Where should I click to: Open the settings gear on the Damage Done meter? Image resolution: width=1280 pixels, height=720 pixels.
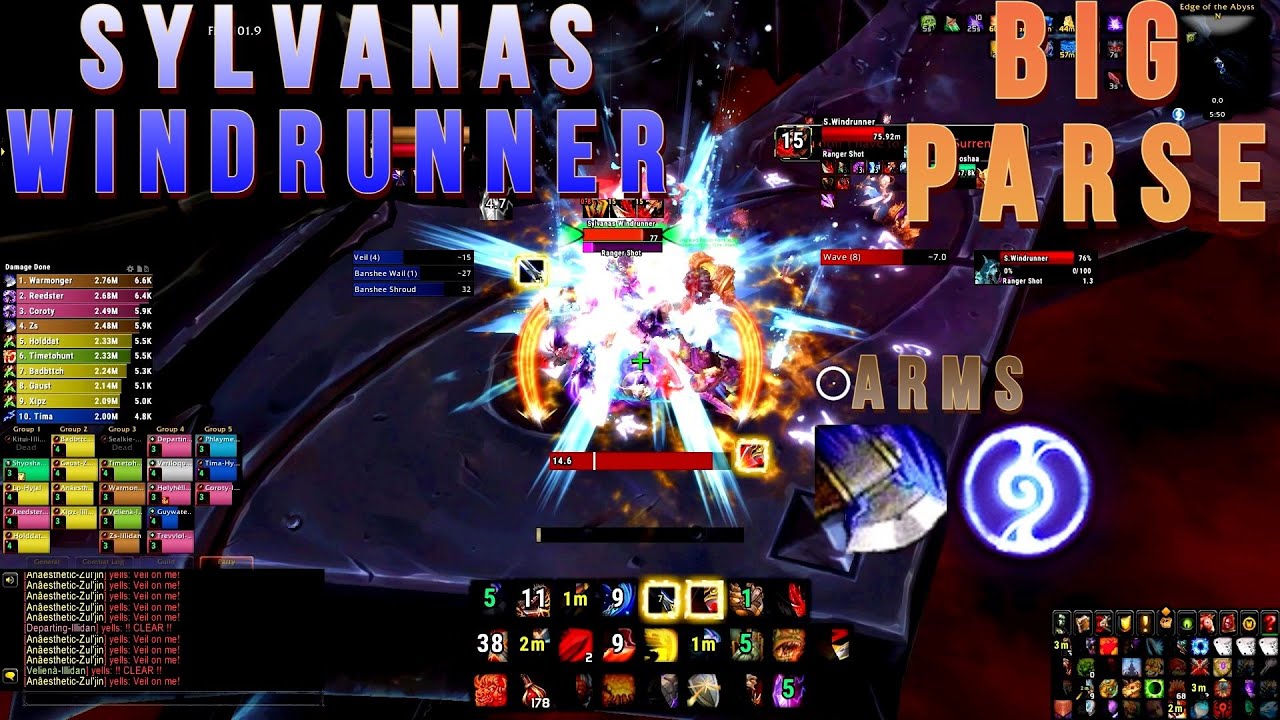[x=129, y=268]
